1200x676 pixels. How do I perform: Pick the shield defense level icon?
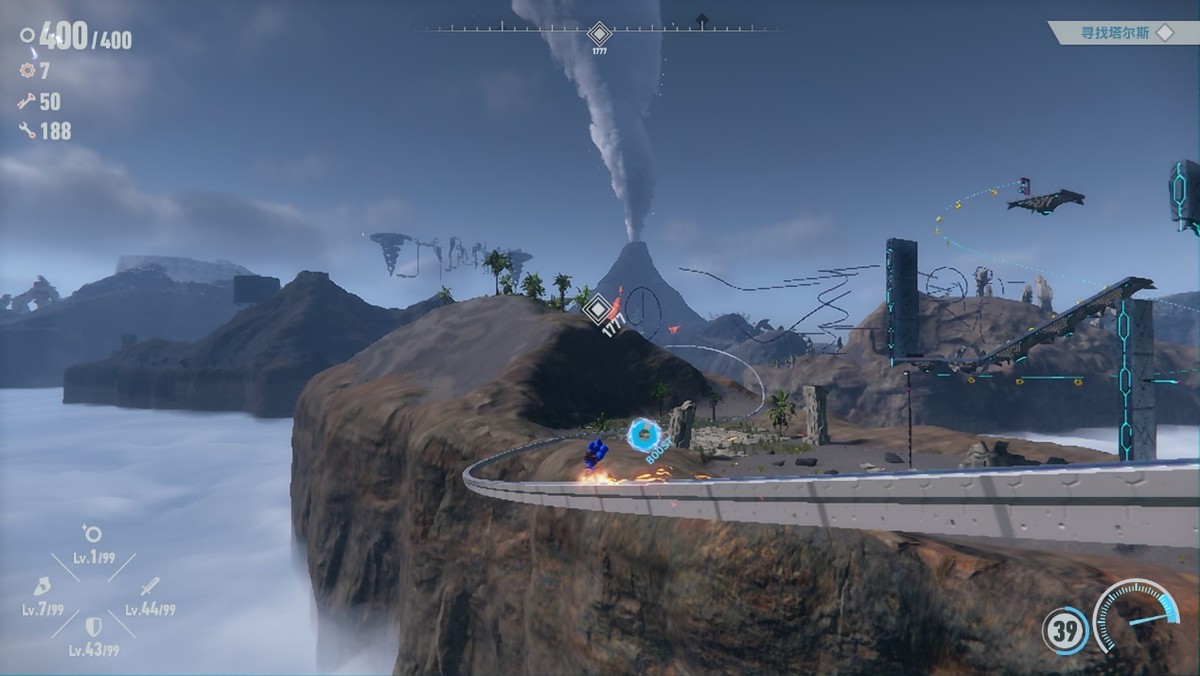pos(93,627)
